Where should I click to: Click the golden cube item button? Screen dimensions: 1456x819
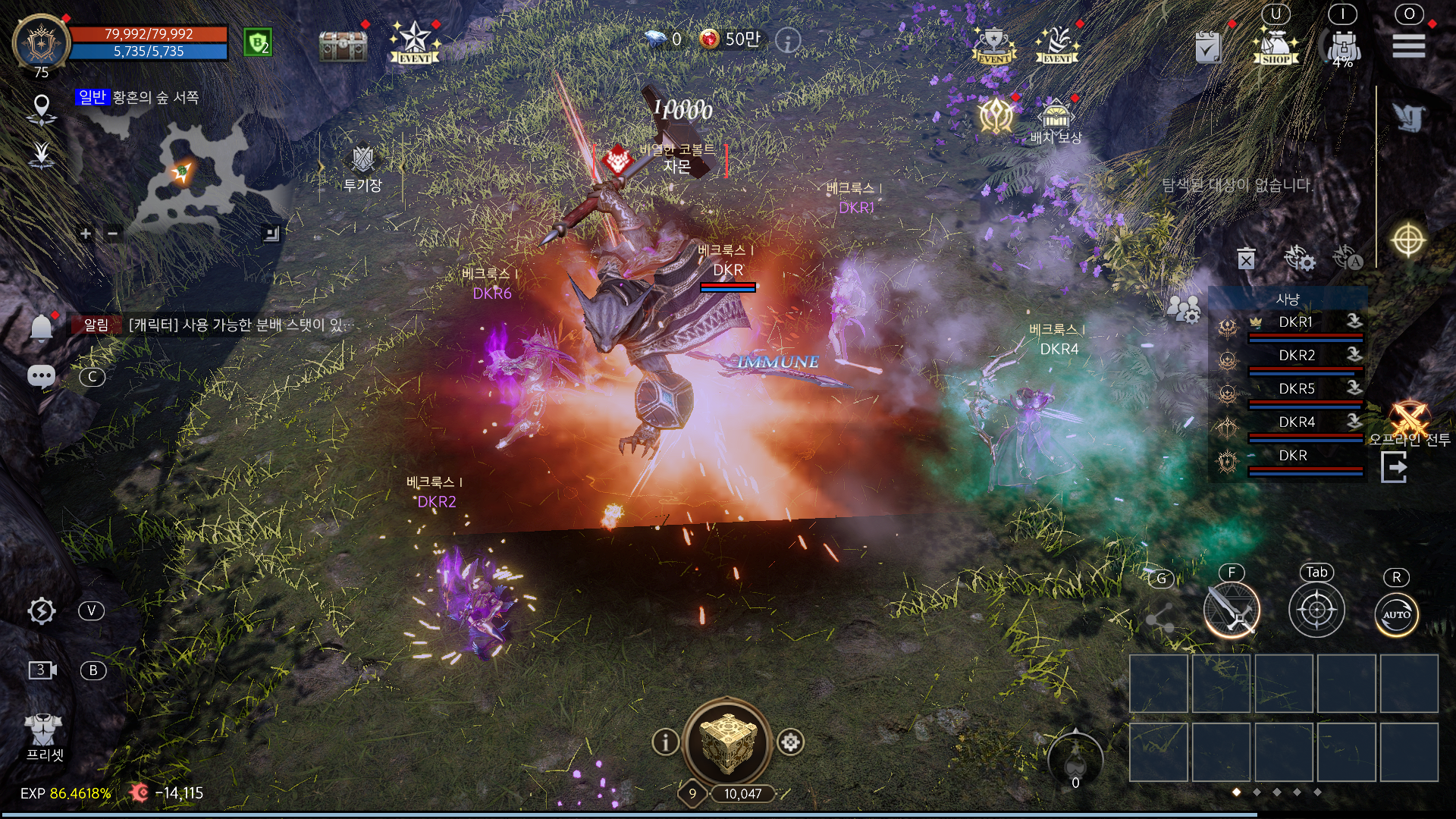726,742
